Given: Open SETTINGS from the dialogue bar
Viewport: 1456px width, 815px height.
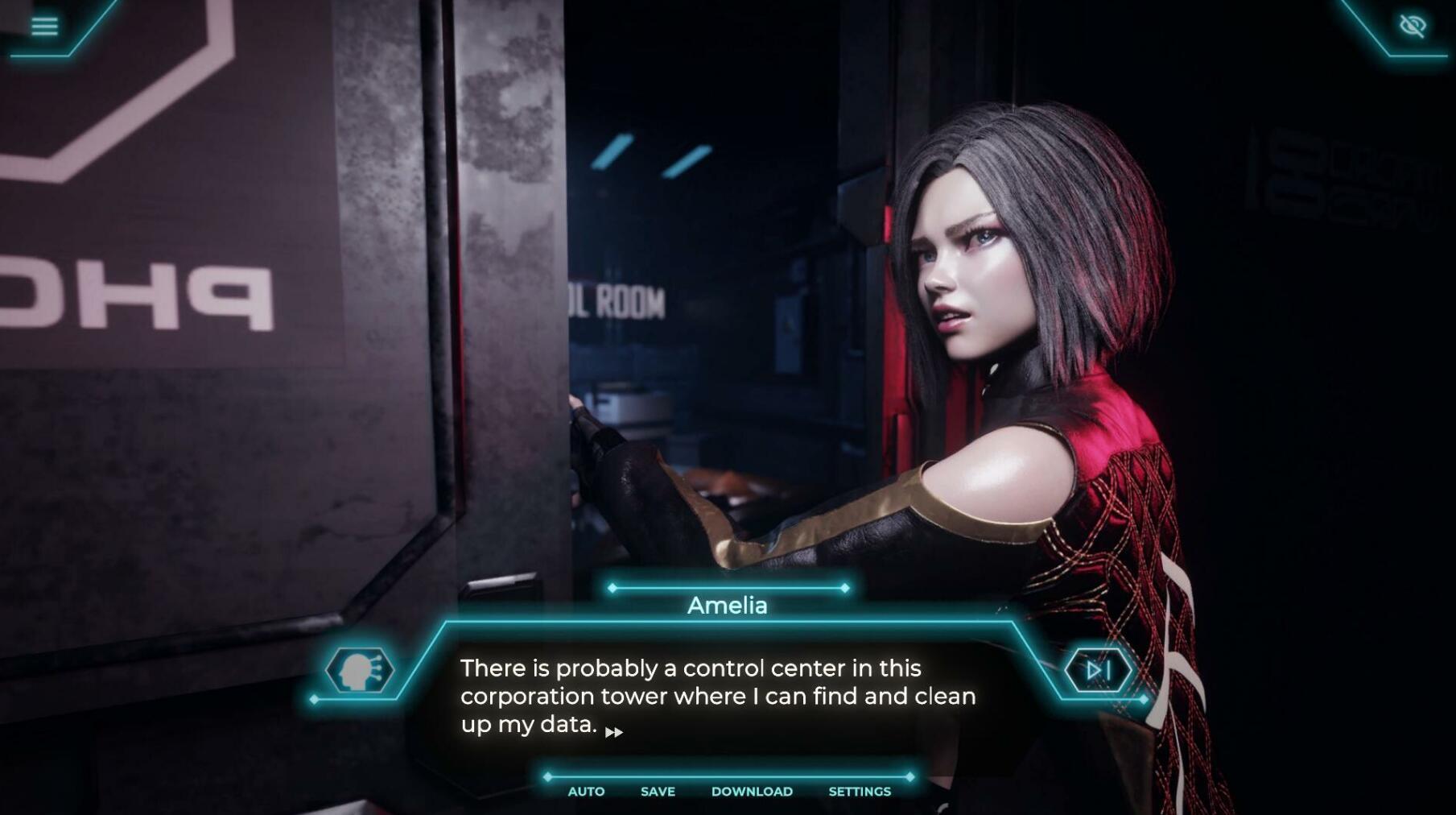Looking at the screenshot, I should pos(860,792).
